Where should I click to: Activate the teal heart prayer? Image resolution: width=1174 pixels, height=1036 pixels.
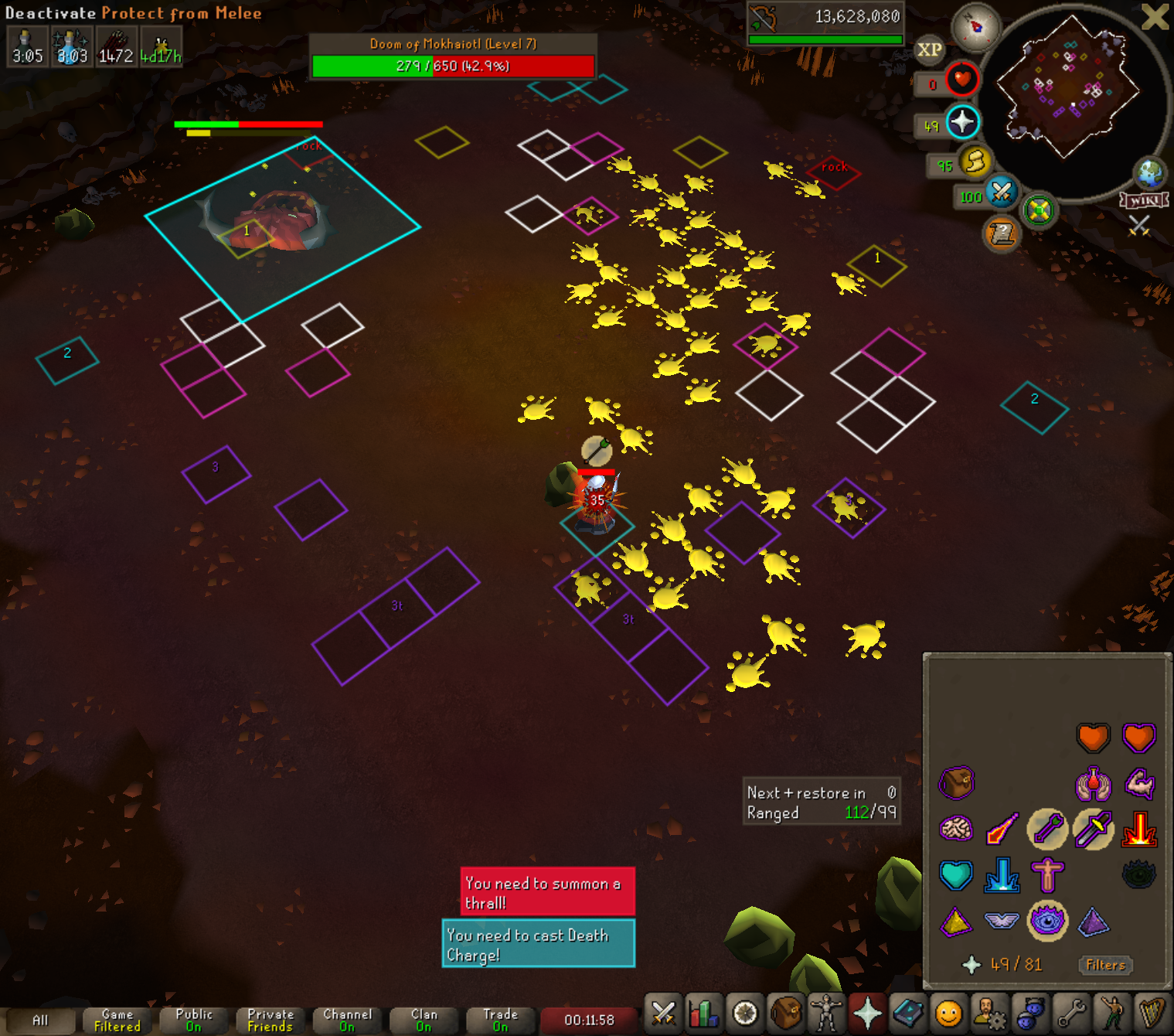click(956, 875)
